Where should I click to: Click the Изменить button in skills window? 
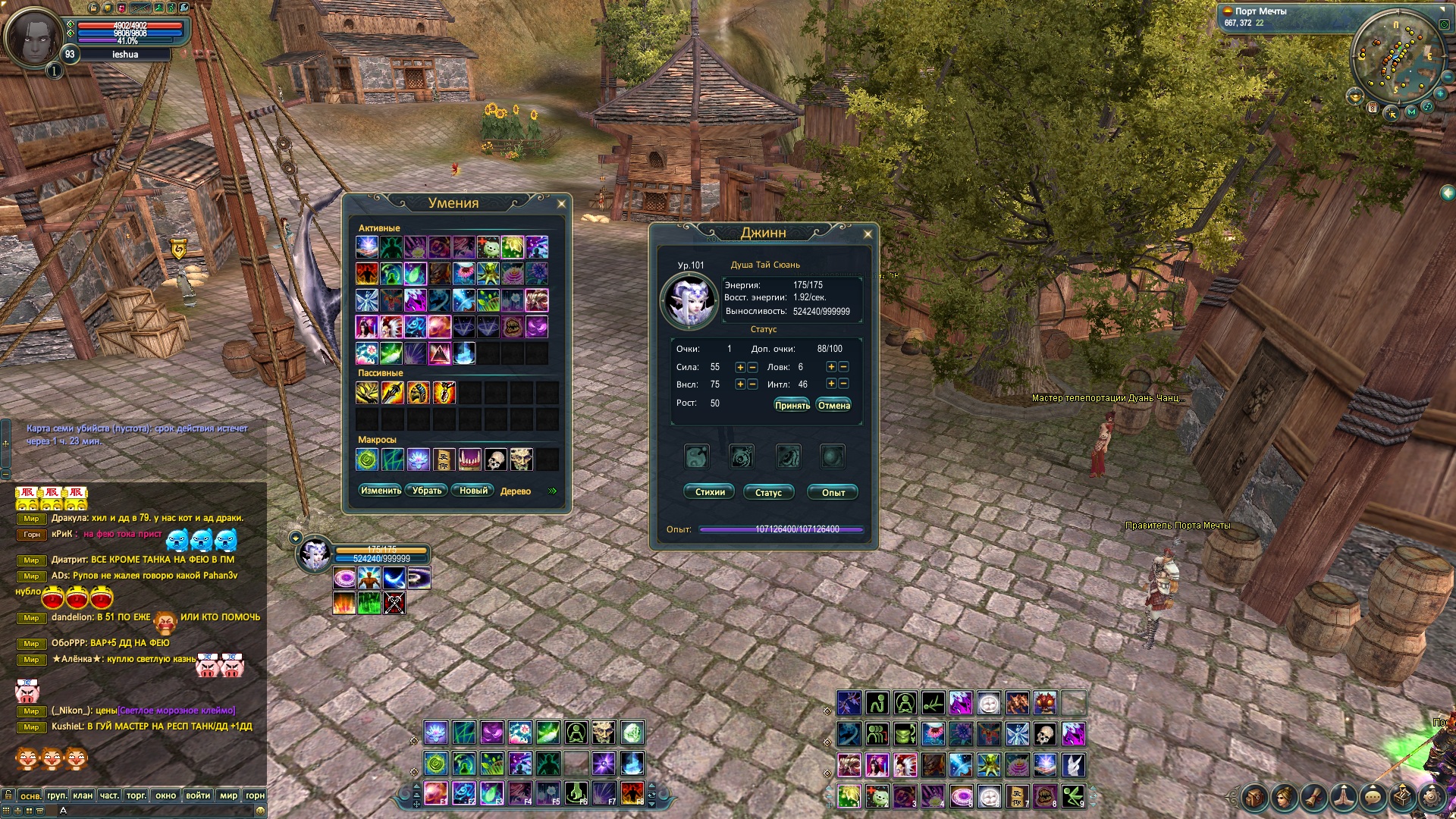tap(381, 491)
